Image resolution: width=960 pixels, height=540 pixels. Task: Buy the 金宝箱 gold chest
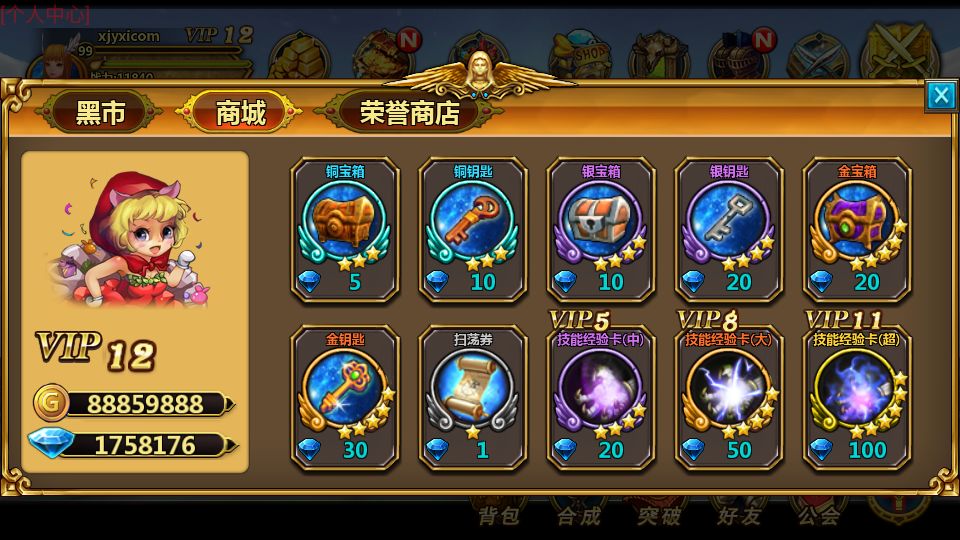[857, 229]
